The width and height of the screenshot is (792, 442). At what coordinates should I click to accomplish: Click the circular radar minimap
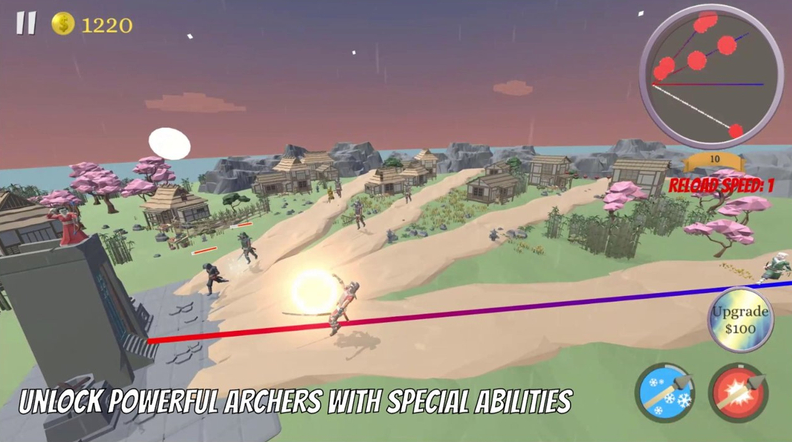point(710,76)
